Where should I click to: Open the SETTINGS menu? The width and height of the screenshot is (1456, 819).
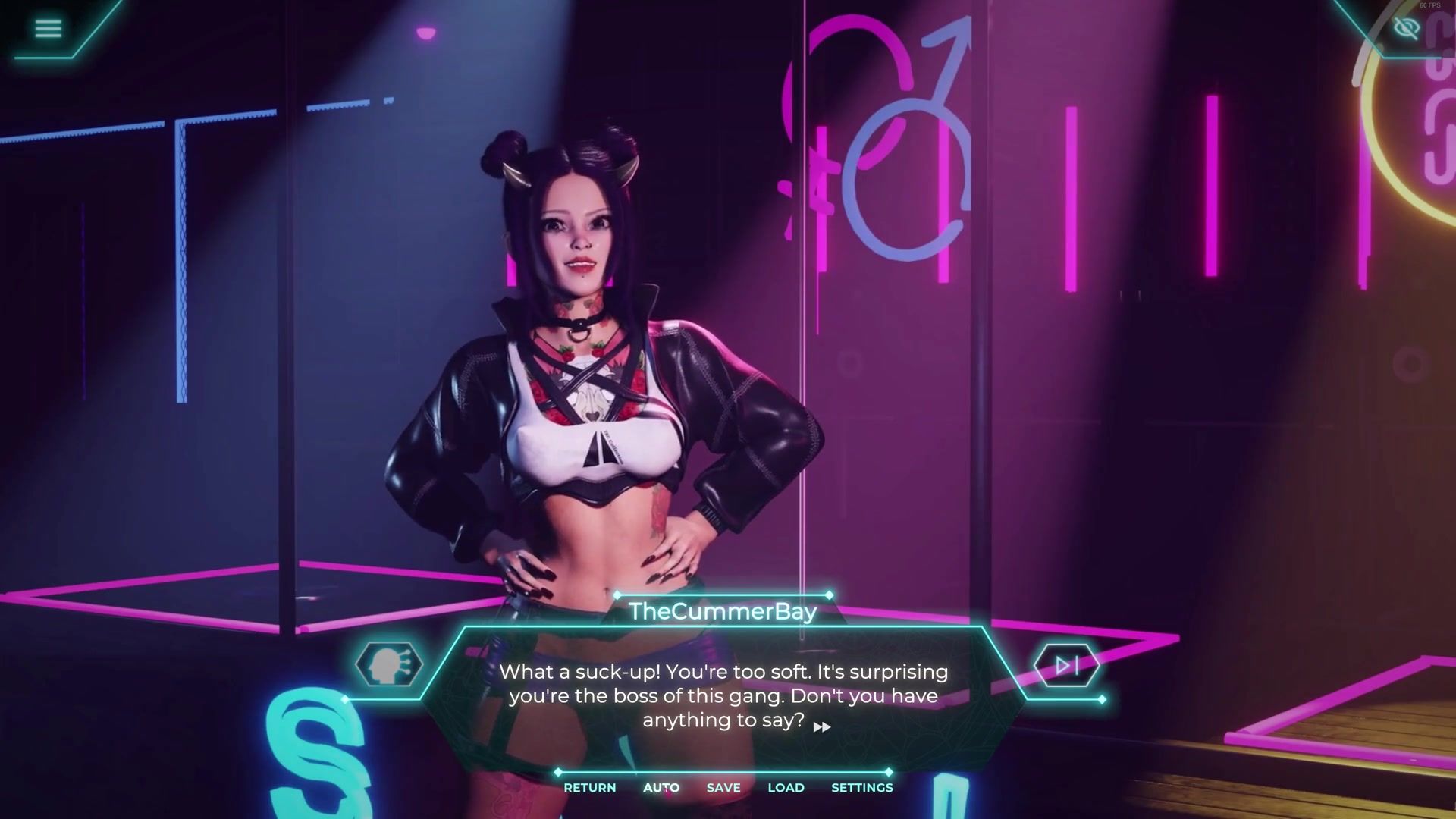862,788
